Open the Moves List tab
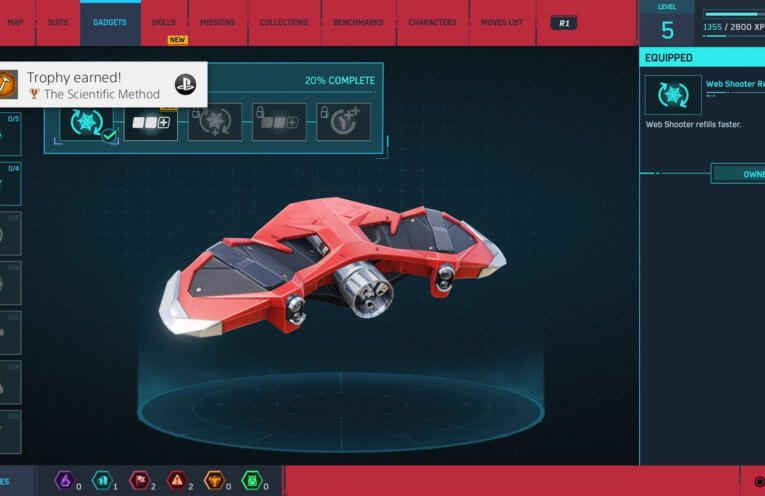Viewport: 765px width, 496px height. click(502, 22)
